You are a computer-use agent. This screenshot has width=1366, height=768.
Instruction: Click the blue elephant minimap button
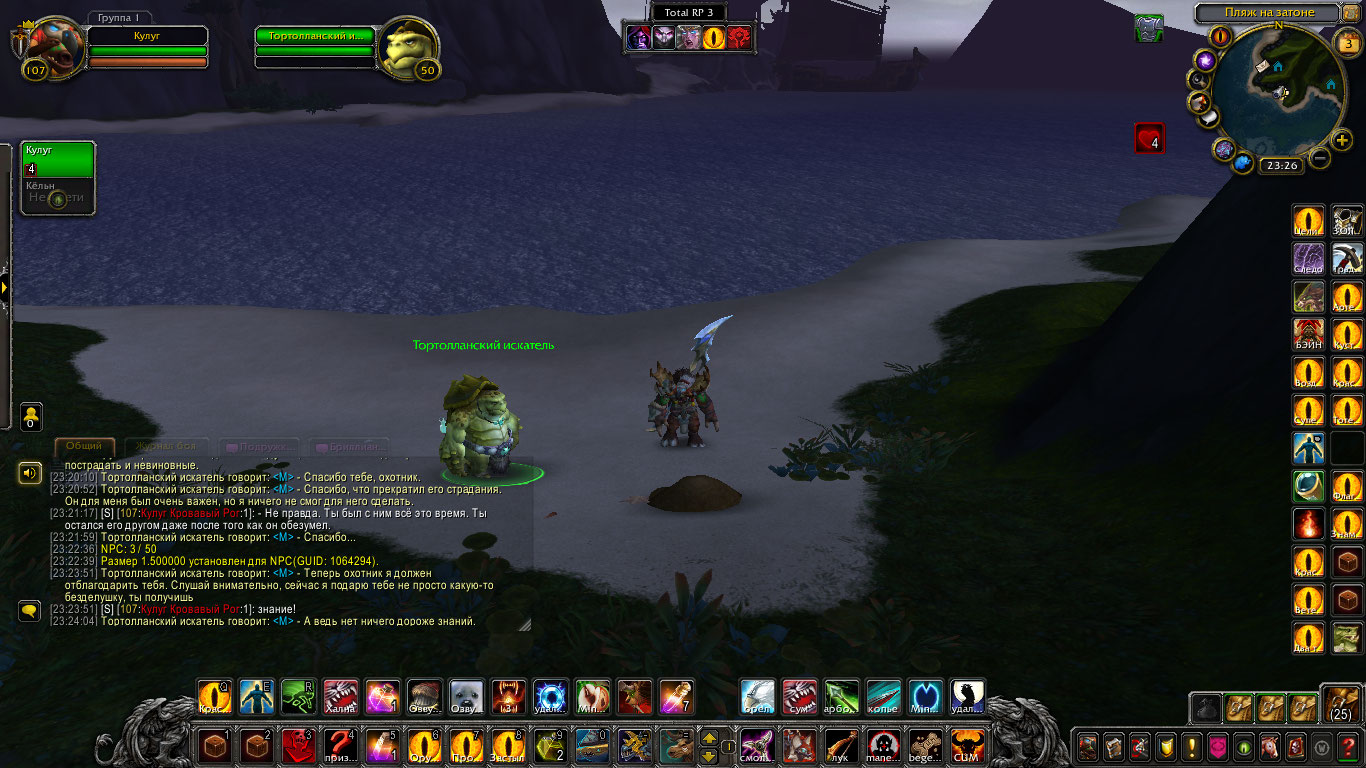pyautogui.click(x=1243, y=162)
